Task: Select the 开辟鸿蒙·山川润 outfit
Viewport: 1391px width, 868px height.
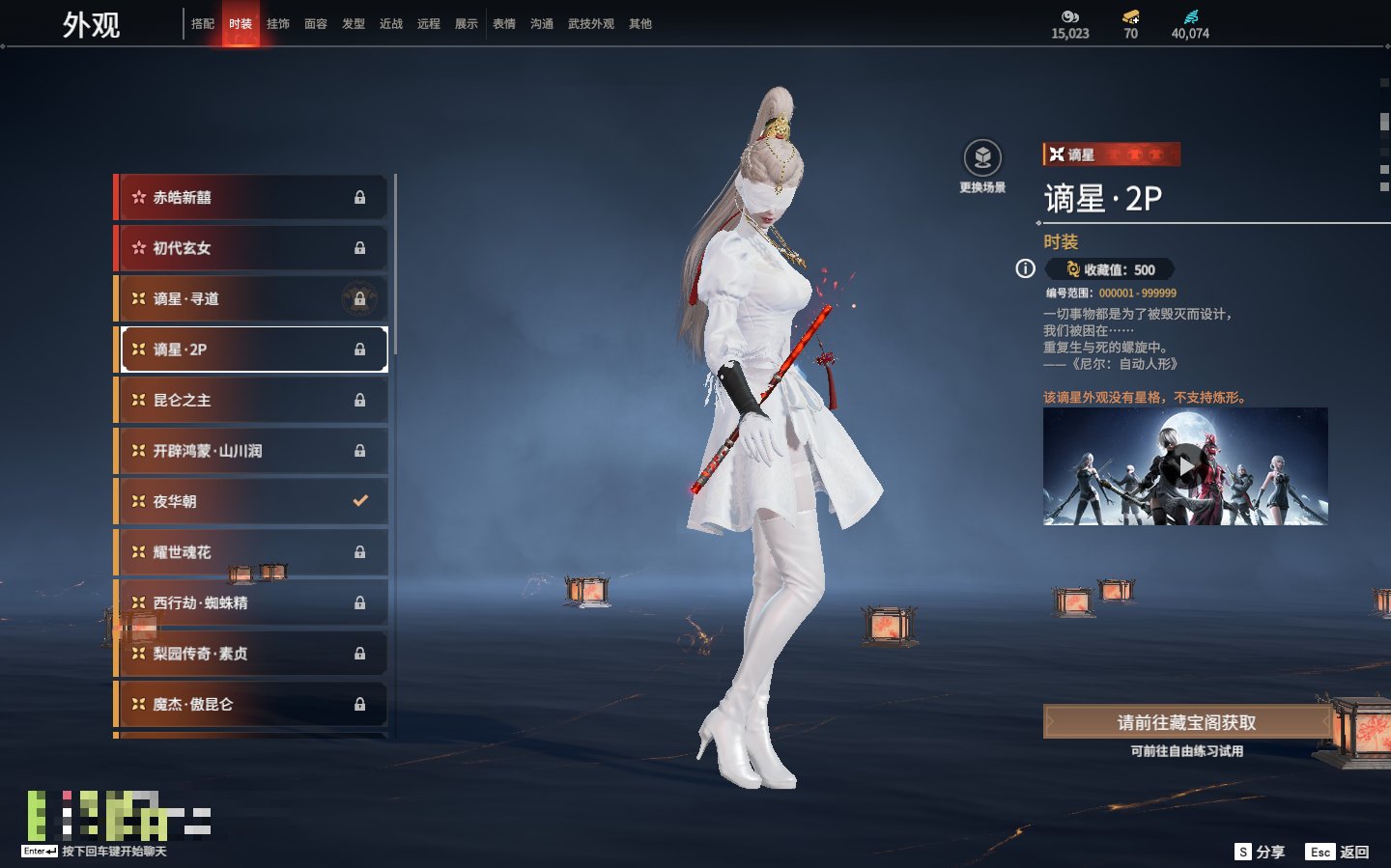Action: [251, 451]
